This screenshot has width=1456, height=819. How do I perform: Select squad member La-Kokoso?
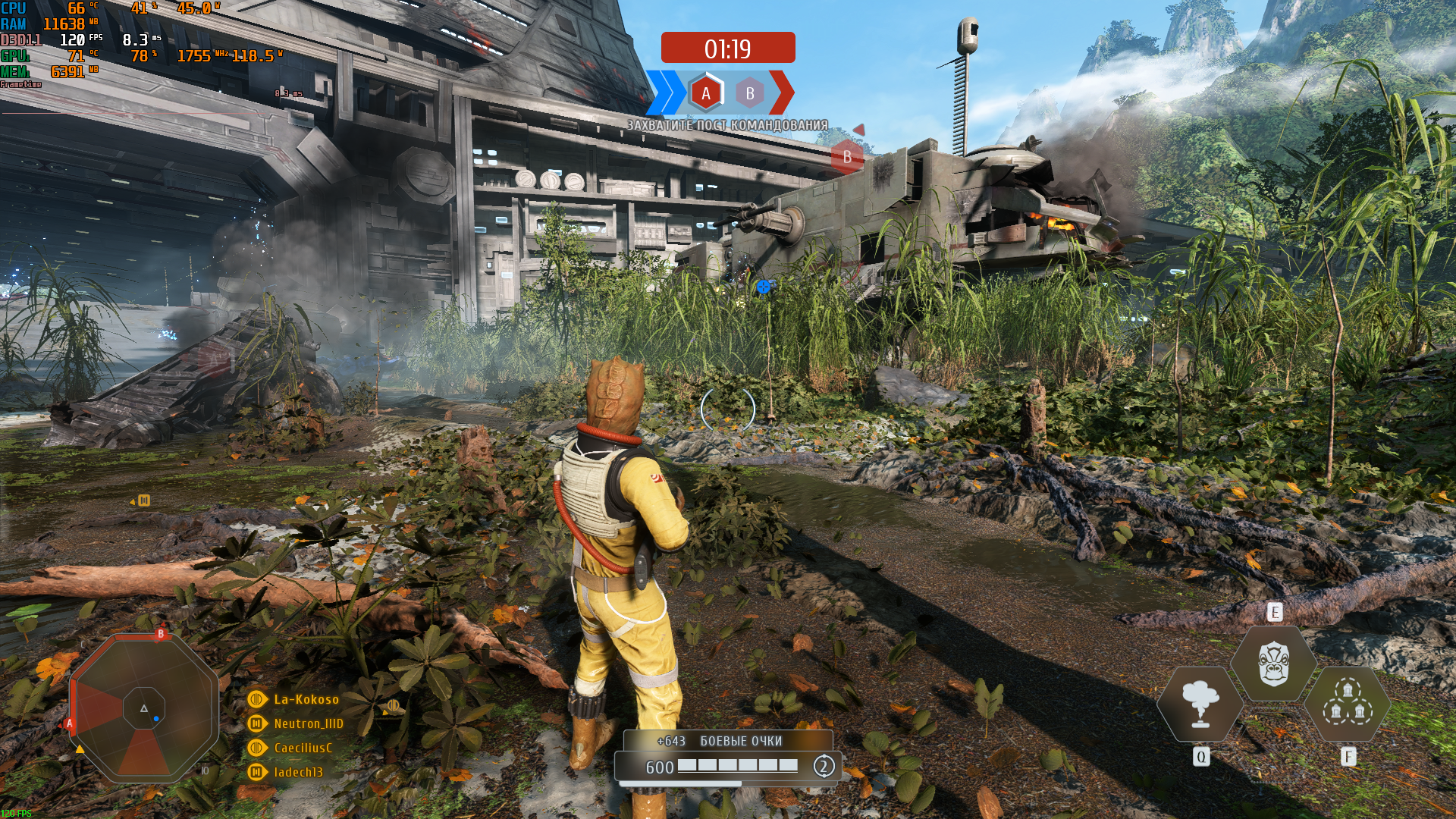pyautogui.click(x=306, y=699)
